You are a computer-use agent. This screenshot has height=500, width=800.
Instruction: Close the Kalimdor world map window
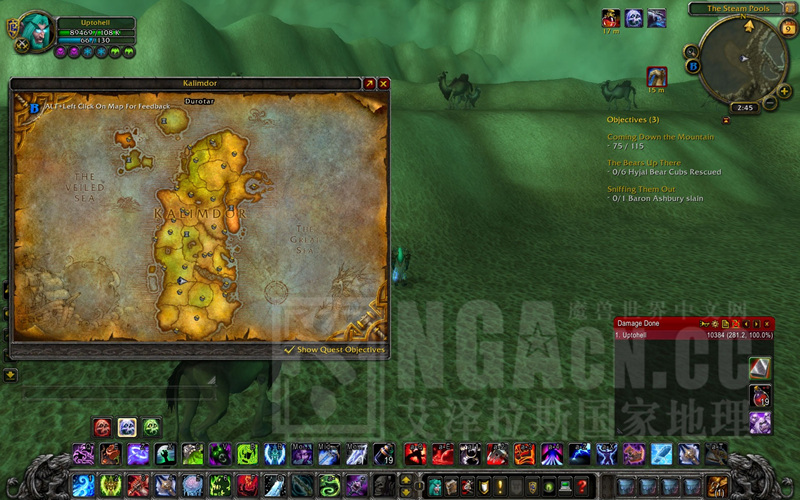383,84
